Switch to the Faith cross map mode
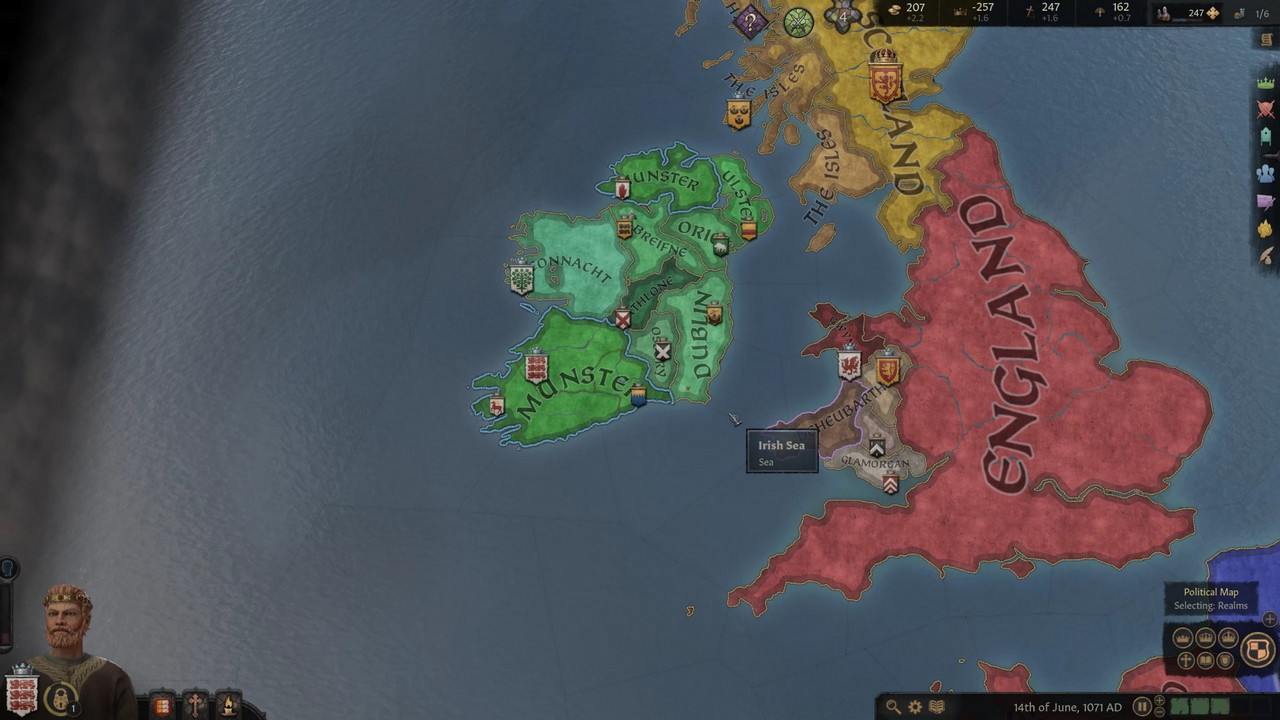The width and height of the screenshot is (1280, 720). point(1186,660)
